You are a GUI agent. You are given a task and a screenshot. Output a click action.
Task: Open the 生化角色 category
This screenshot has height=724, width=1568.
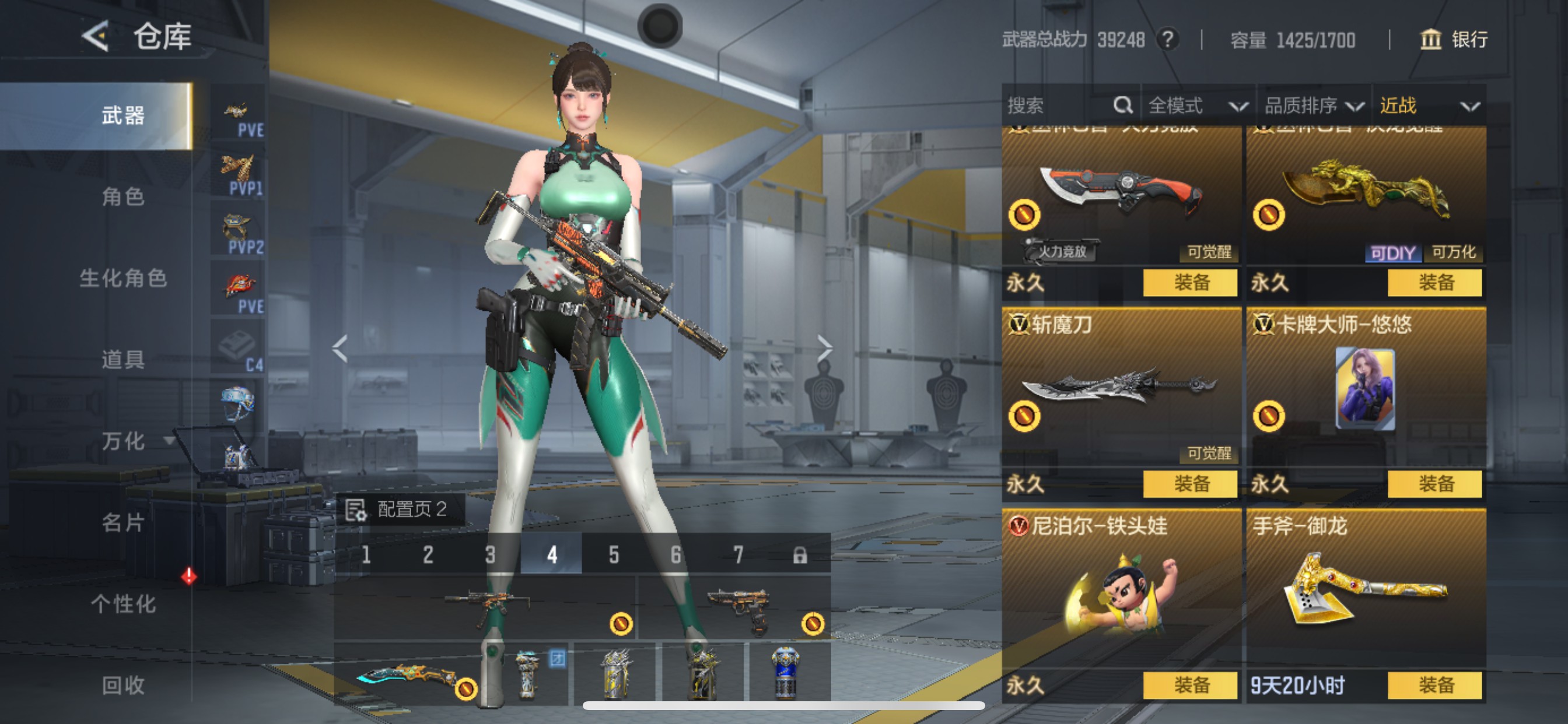(123, 278)
